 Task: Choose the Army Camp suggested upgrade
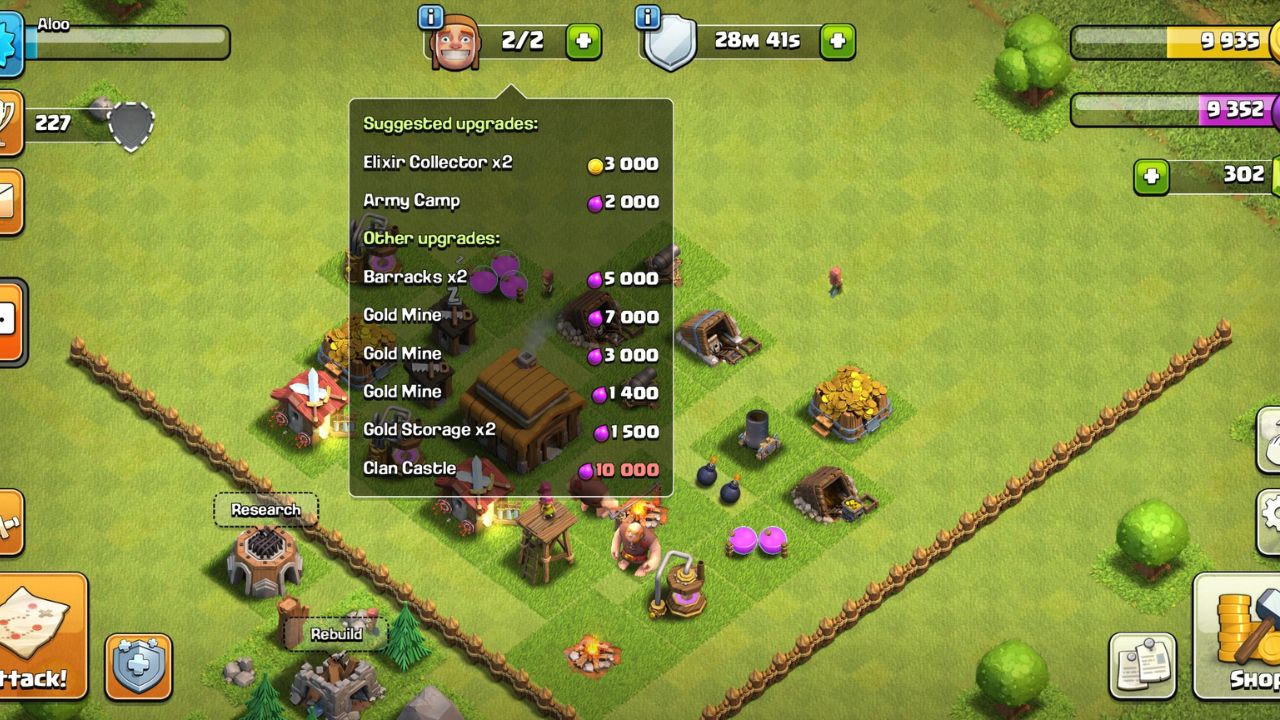500,201
